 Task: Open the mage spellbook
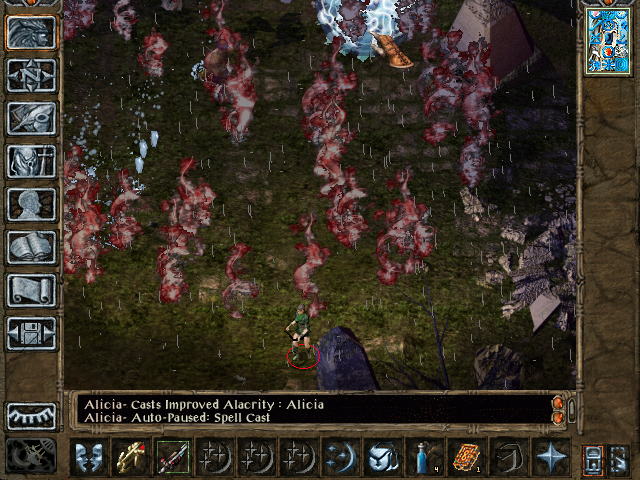click(31, 247)
